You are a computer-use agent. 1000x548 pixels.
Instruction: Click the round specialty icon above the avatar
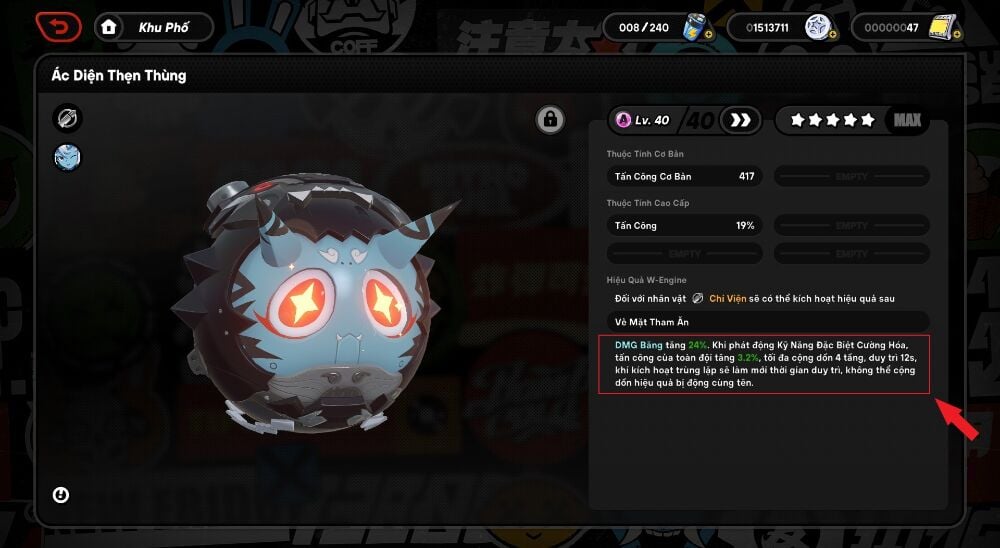(68, 119)
